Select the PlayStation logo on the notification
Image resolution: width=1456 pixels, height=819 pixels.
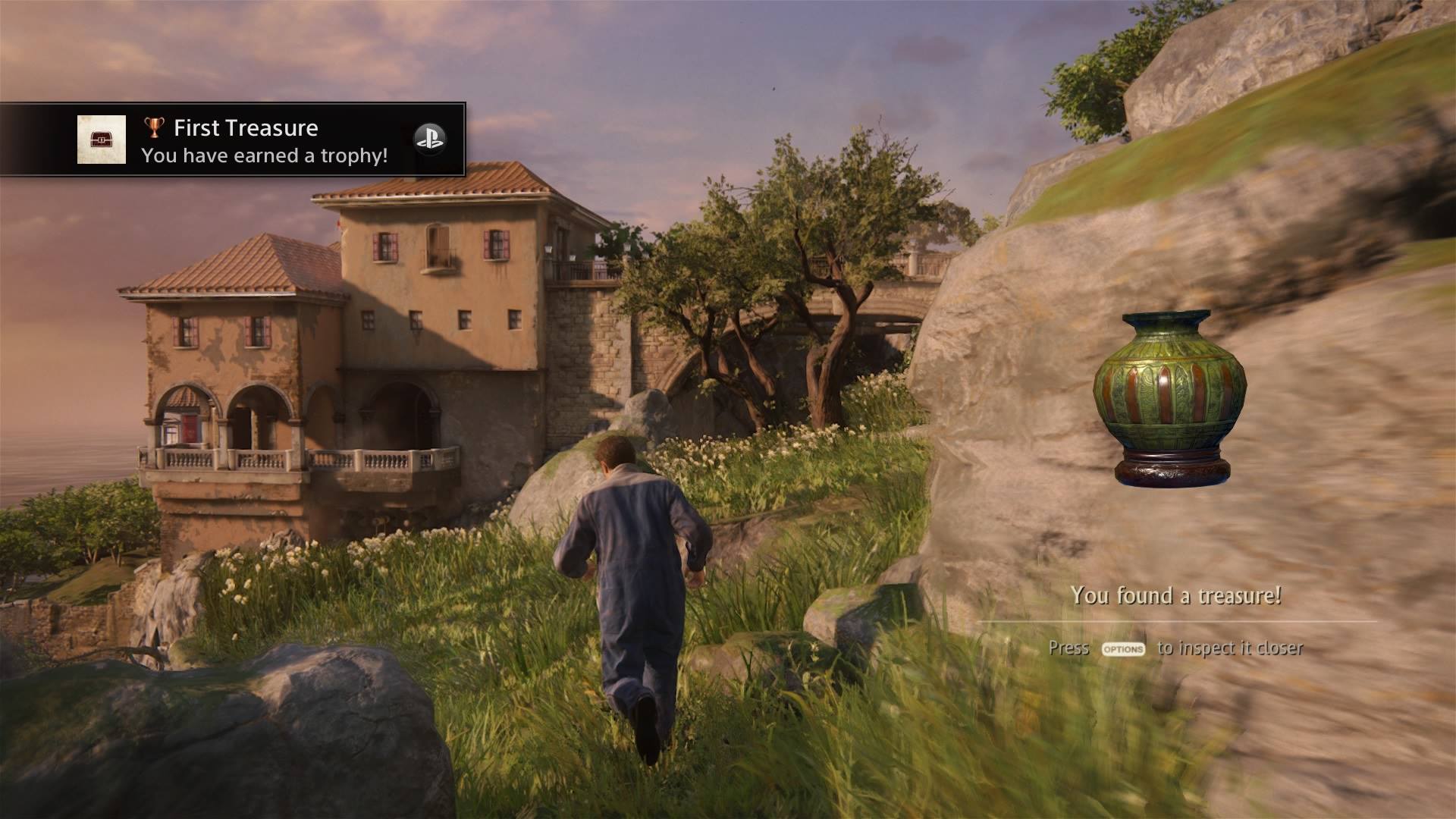pyautogui.click(x=429, y=140)
